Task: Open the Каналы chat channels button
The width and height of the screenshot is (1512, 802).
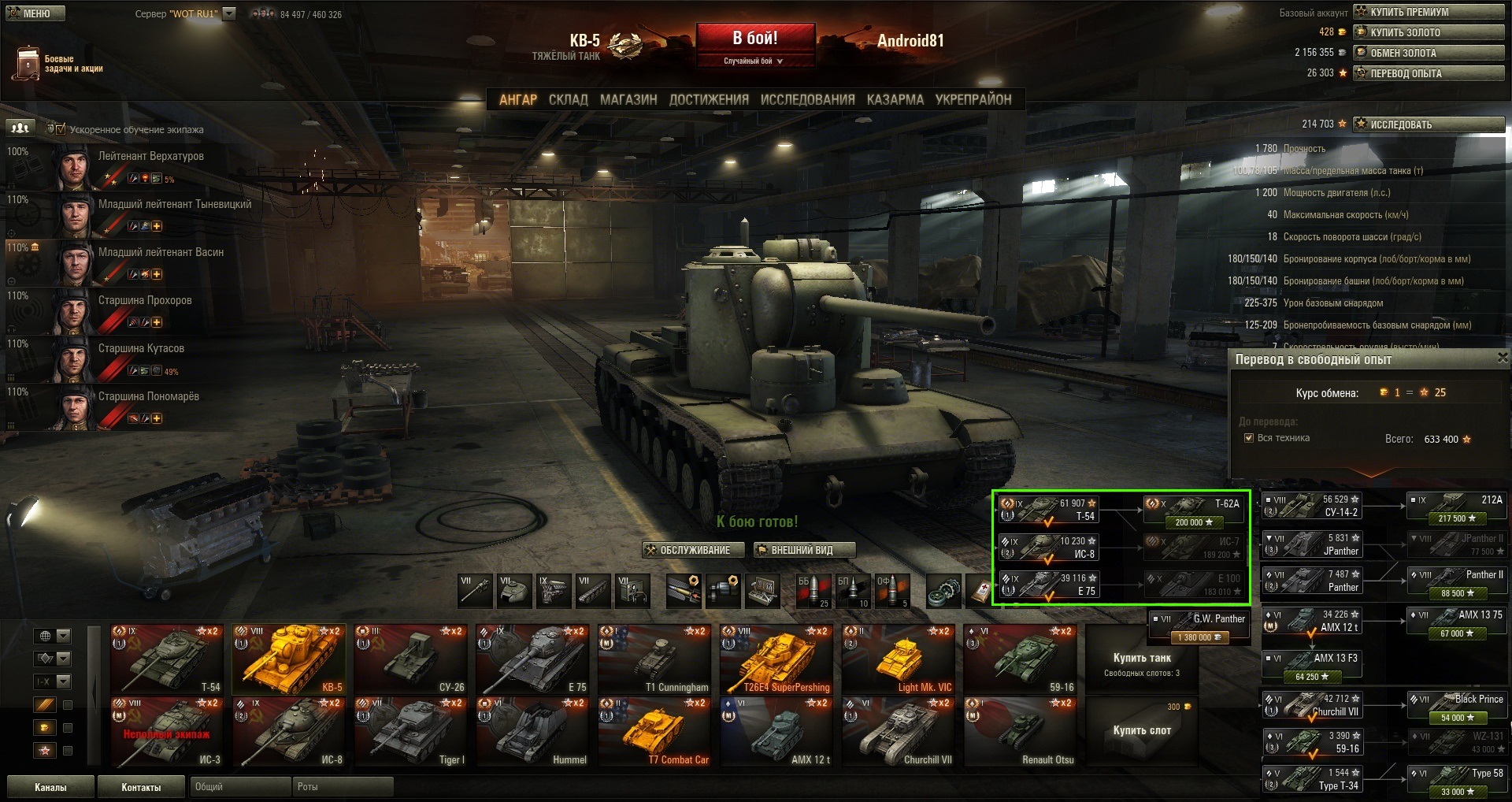Action: tap(50, 787)
